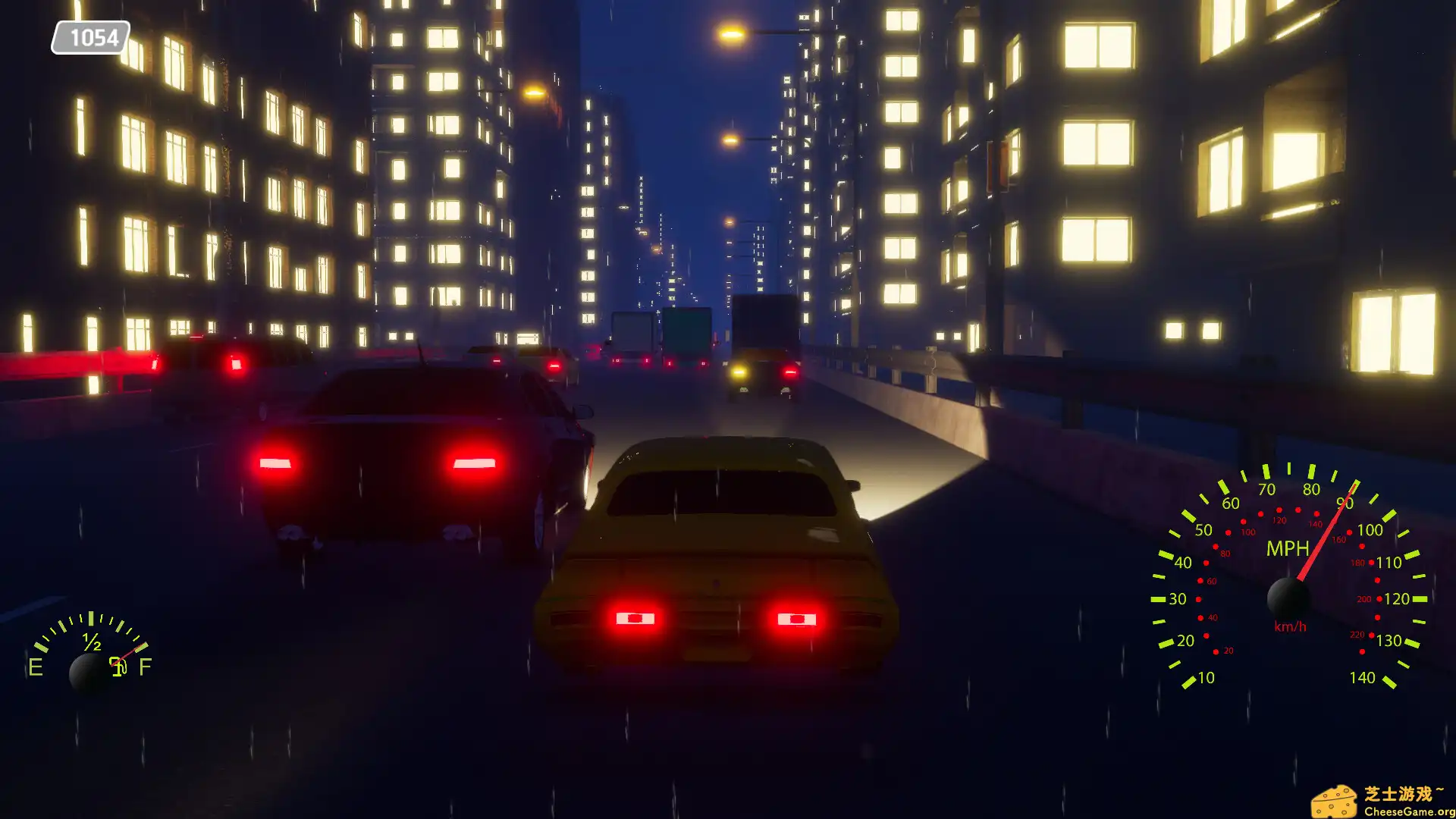Screen dimensions: 1456x819
Task: Click the ½ mark on the fuel gauge
Action: point(93,644)
